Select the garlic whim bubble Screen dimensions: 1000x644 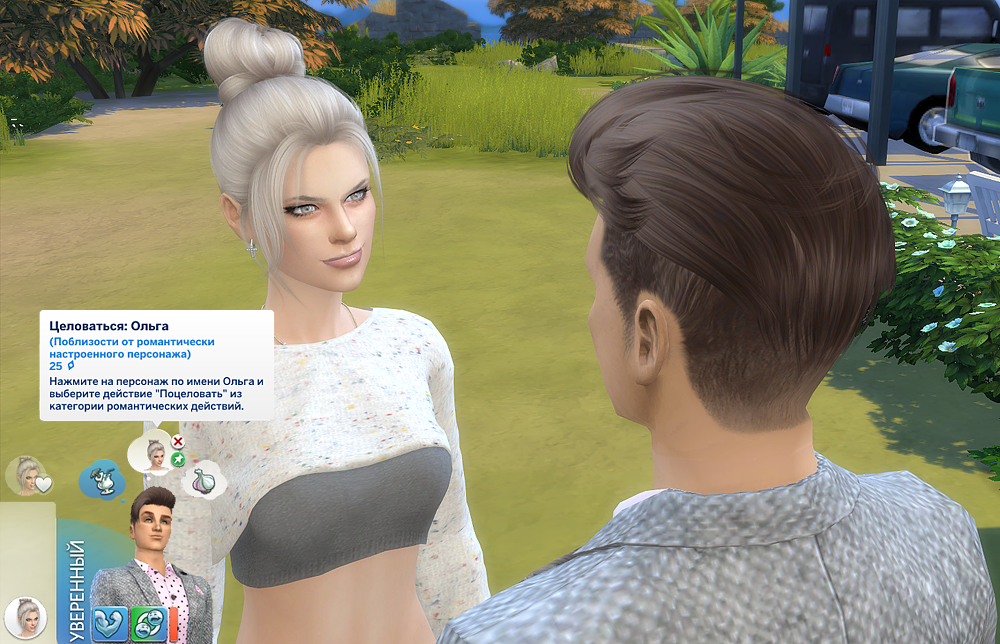tap(206, 482)
